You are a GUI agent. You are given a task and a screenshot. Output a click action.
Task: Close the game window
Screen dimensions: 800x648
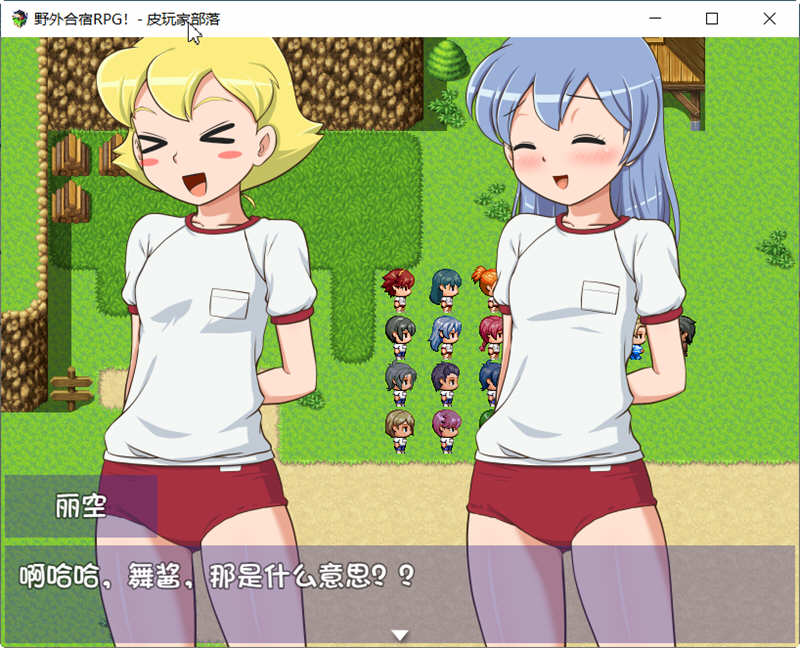[x=769, y=18]
